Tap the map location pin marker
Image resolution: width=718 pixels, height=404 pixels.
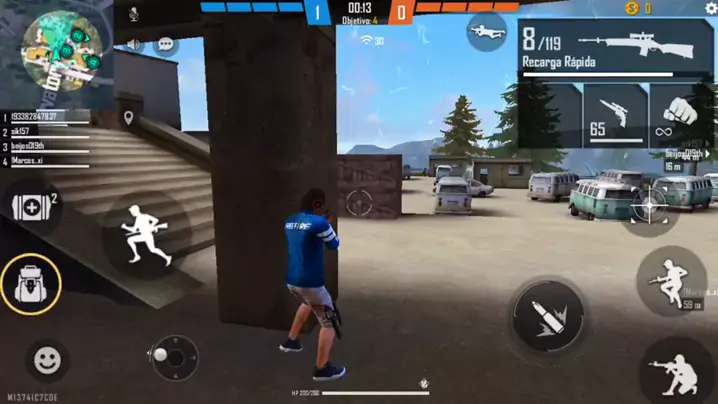tap(129, 119)
